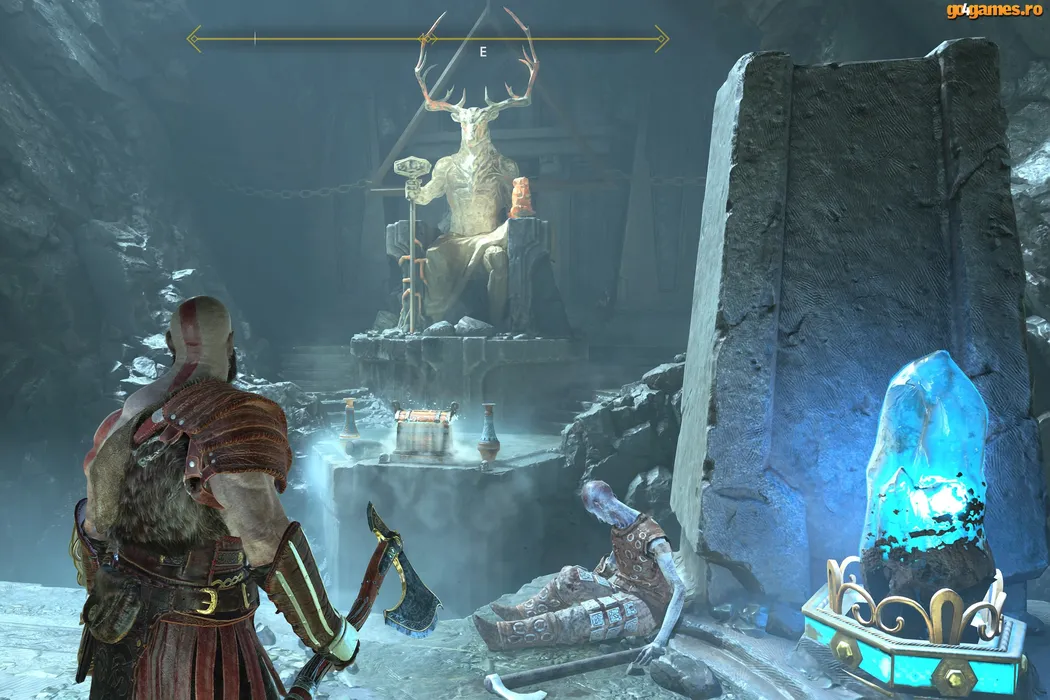Select the East marker on the compass
1050x700 pixels.
483,52
